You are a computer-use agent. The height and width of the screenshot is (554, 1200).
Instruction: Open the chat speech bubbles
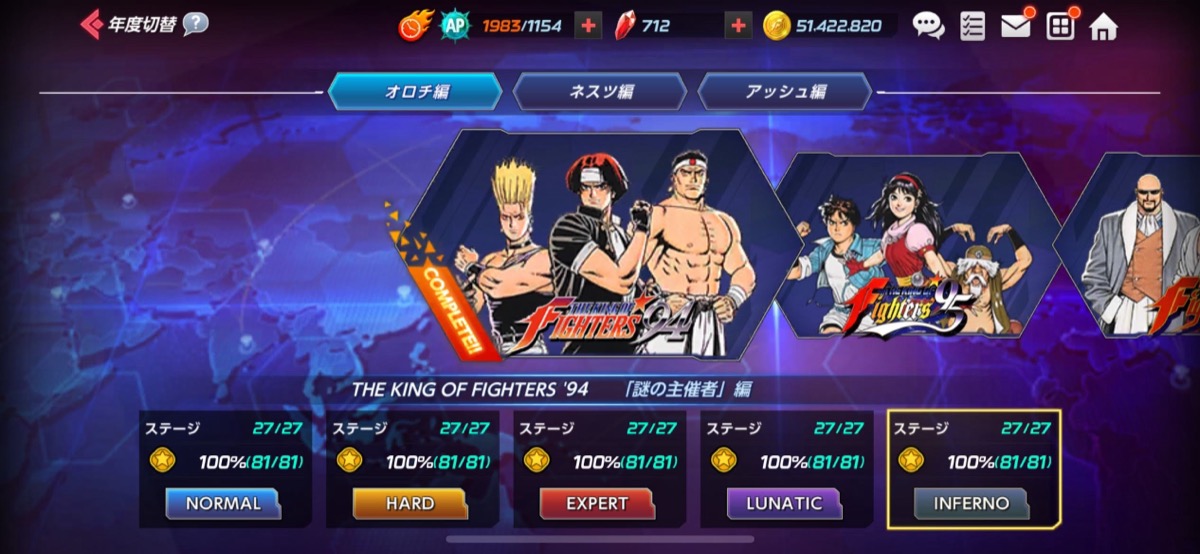[928, 26]
